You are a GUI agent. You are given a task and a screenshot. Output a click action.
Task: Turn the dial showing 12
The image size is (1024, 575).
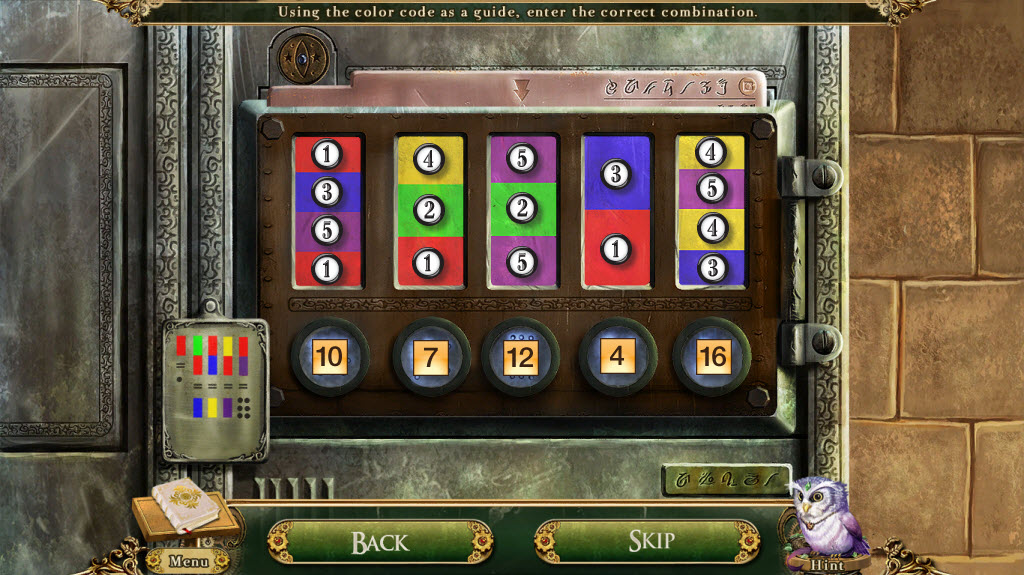pyautogui.click(x=520, y=357)
